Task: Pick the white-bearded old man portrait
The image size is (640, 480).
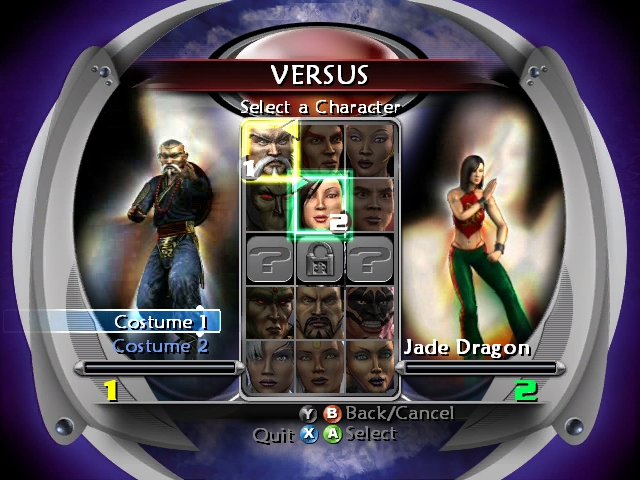Action: pyautogui.click(x=269, y=152)
